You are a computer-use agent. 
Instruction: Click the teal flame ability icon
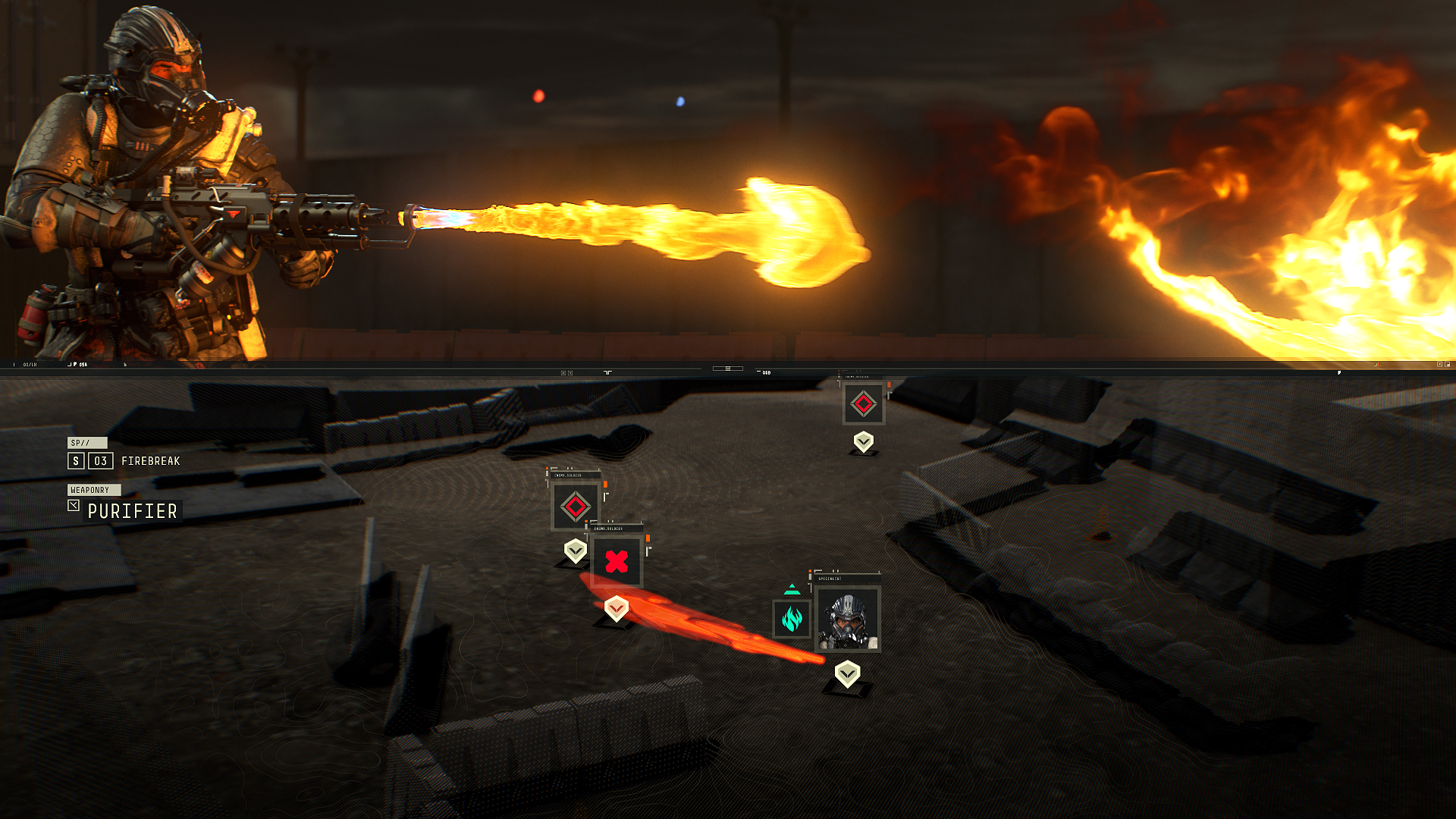(x=792, y=619)
